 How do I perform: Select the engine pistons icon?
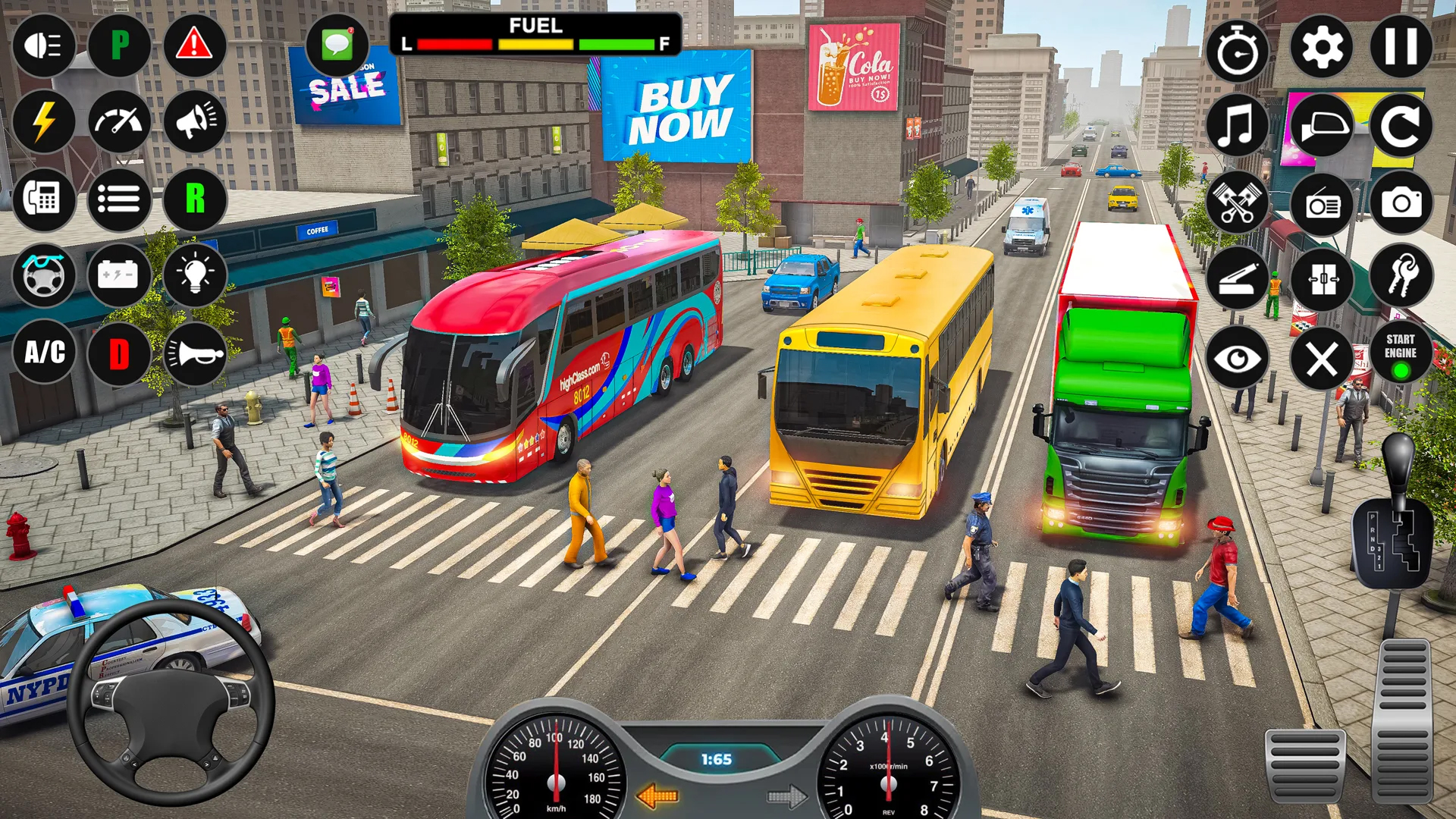(1239, 201)
